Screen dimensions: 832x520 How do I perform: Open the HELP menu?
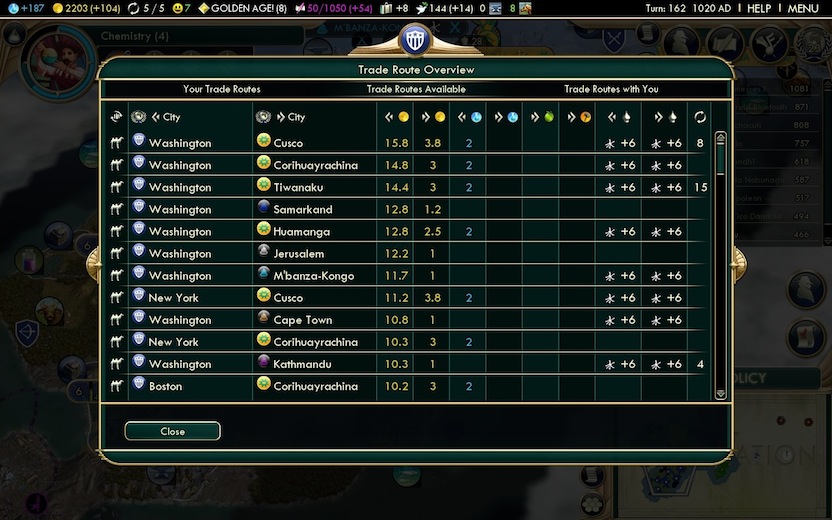coord(759,8)
